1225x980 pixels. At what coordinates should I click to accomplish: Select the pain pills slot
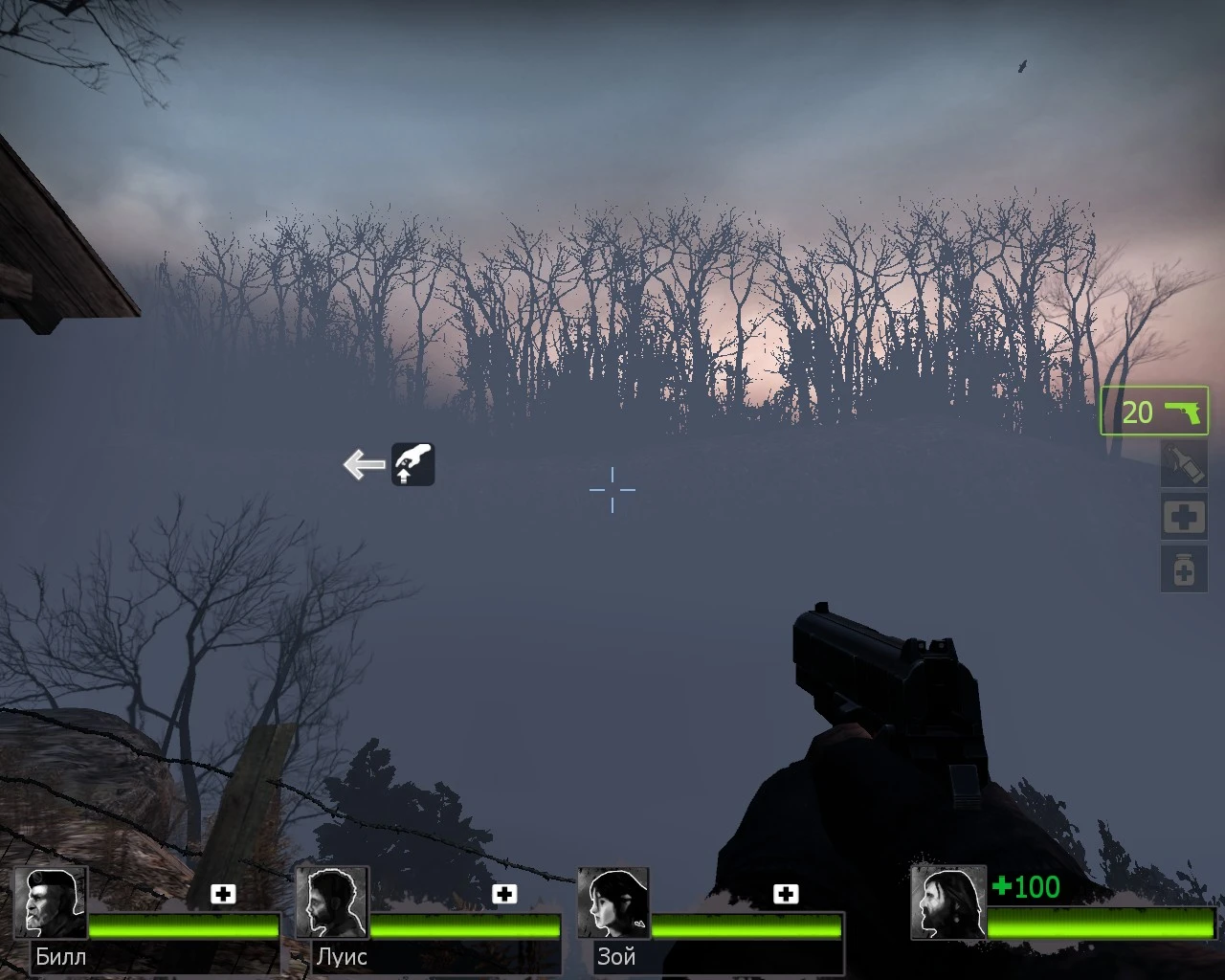click(x=1183, y=568)
